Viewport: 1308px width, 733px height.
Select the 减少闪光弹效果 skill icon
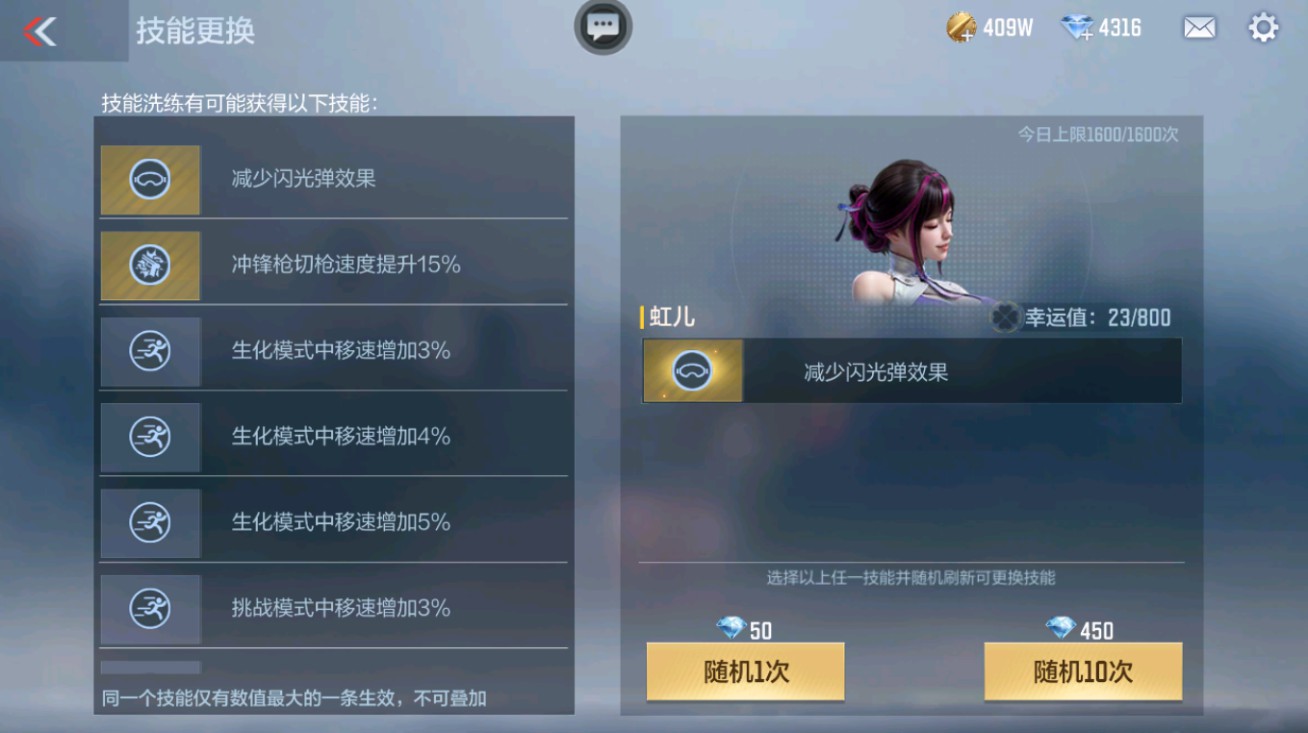[x=150, y=181]
